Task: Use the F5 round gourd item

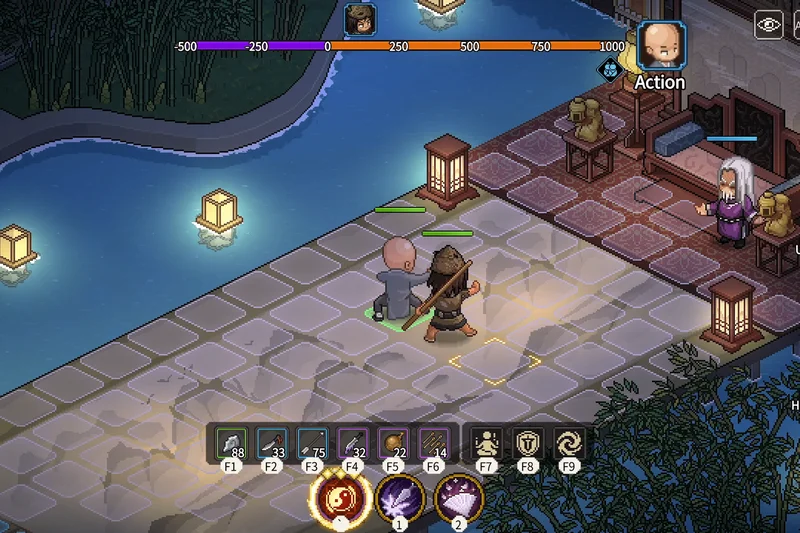Action: click(392, 443)
